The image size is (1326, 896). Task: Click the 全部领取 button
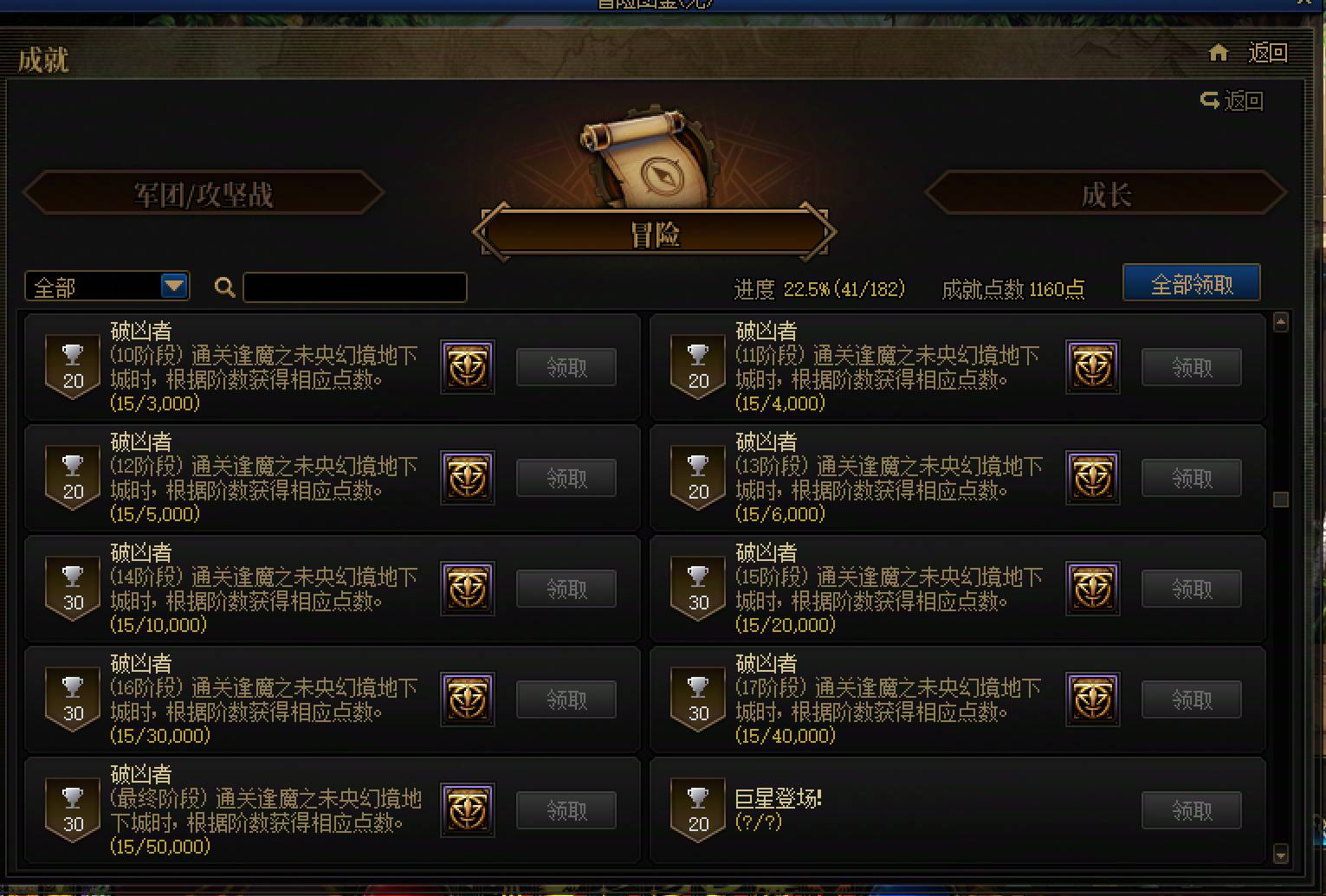[1191, 282]
